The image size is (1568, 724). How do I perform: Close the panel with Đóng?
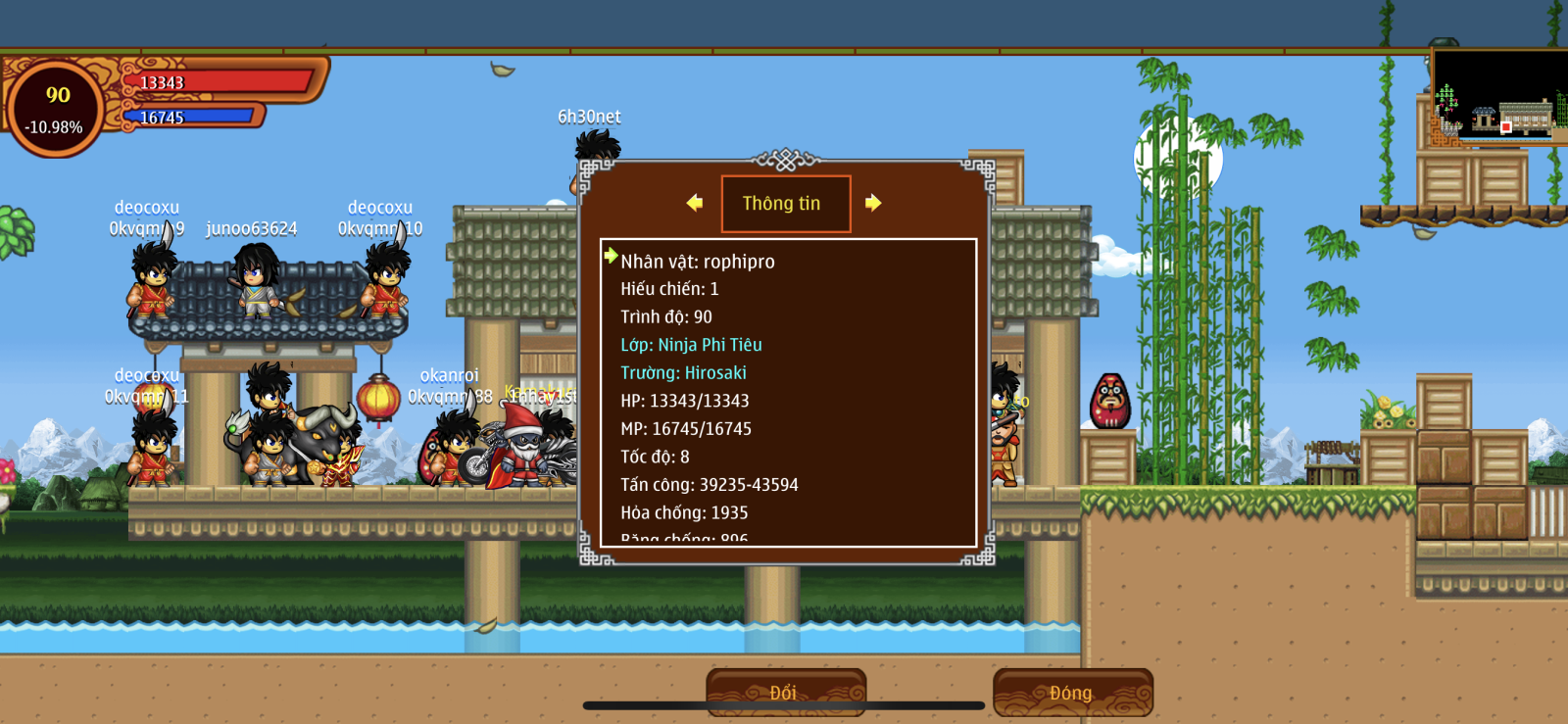(1072, 692)
